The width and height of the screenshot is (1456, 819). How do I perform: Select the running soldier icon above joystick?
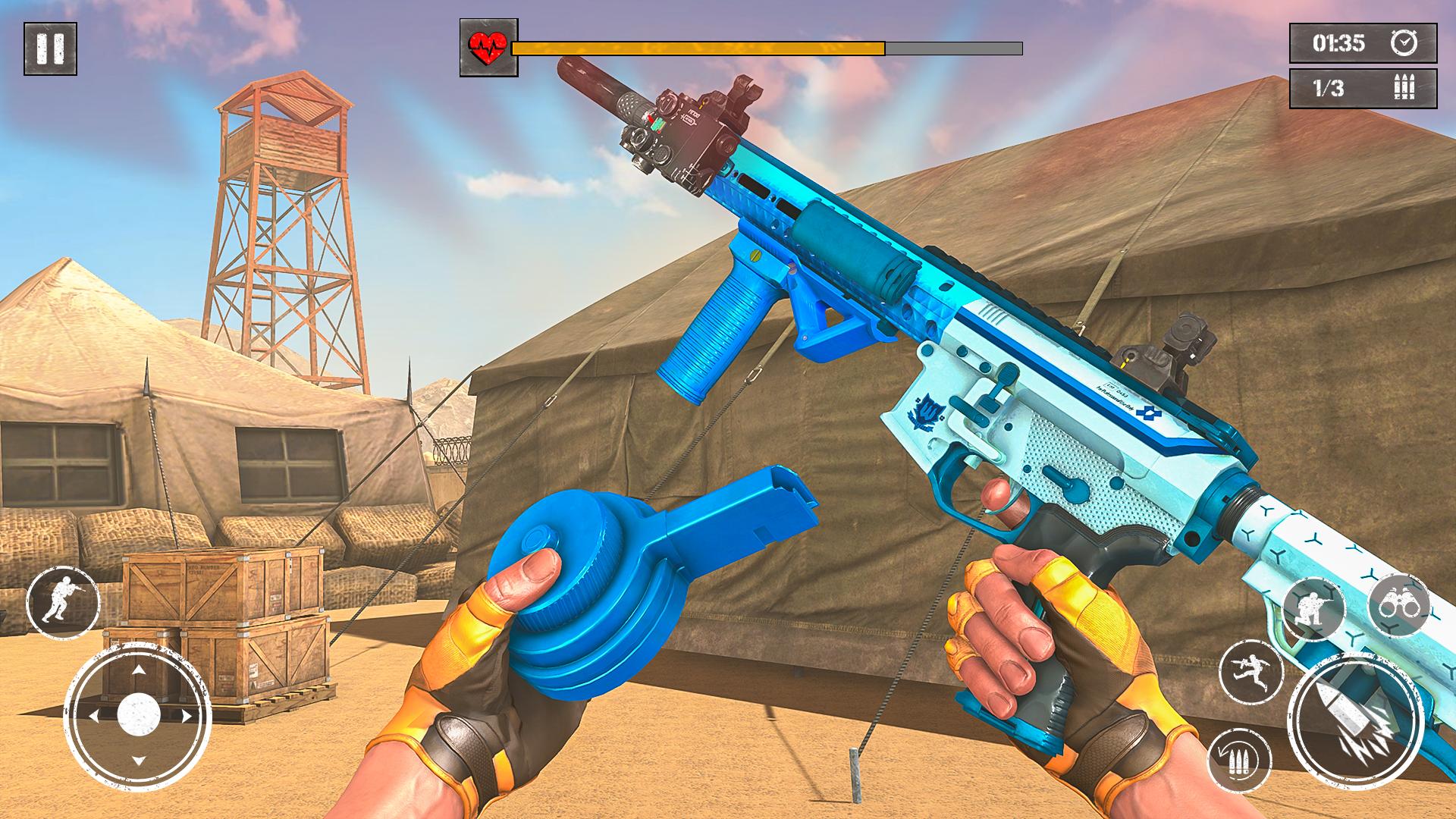point(62,603)
